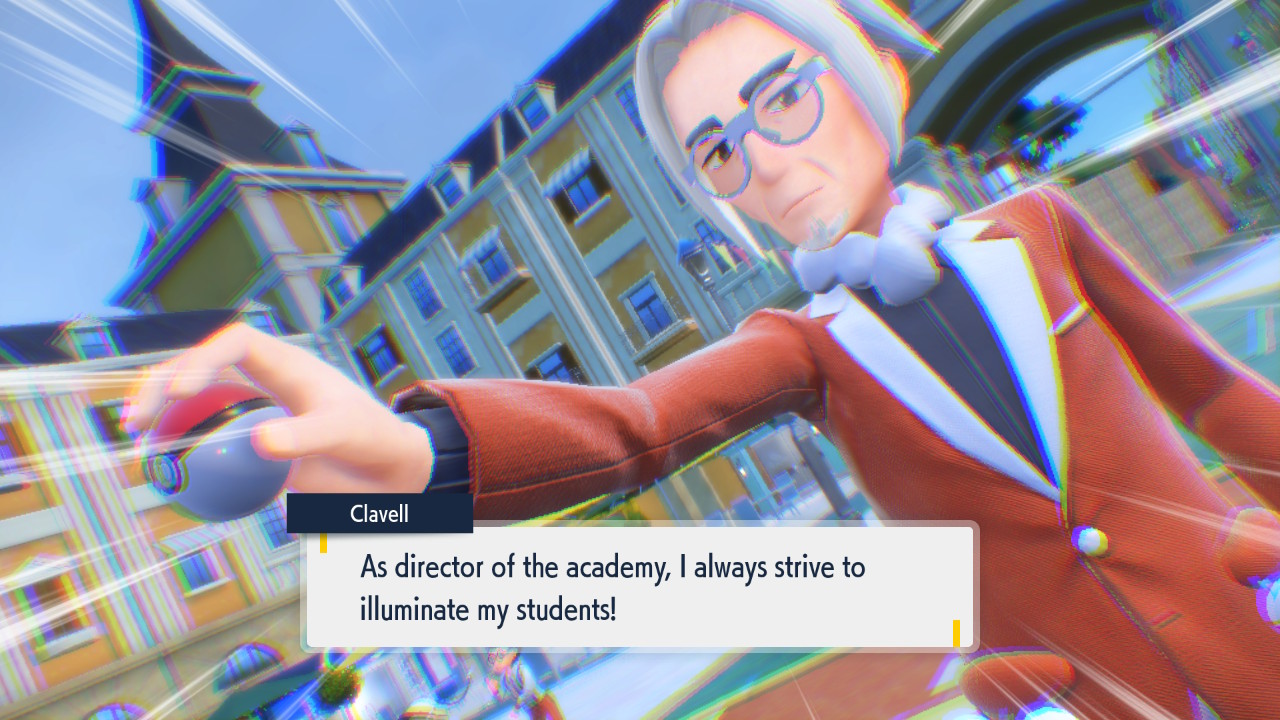
Task: Advance Clavell's dialogue text box
Action: pos(640,586)
